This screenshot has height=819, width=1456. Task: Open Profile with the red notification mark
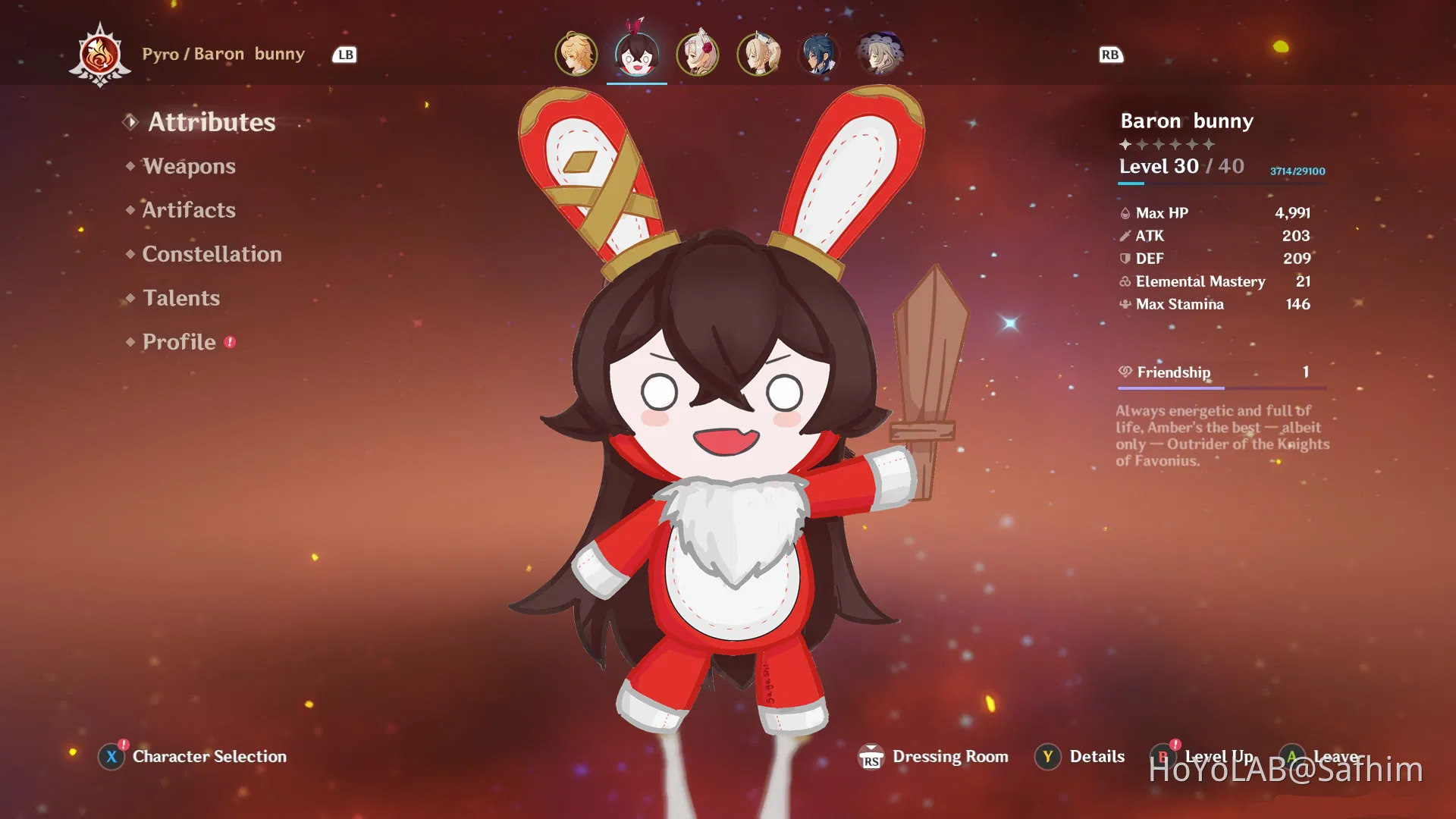pyautogui.click(x=179, y=342)
